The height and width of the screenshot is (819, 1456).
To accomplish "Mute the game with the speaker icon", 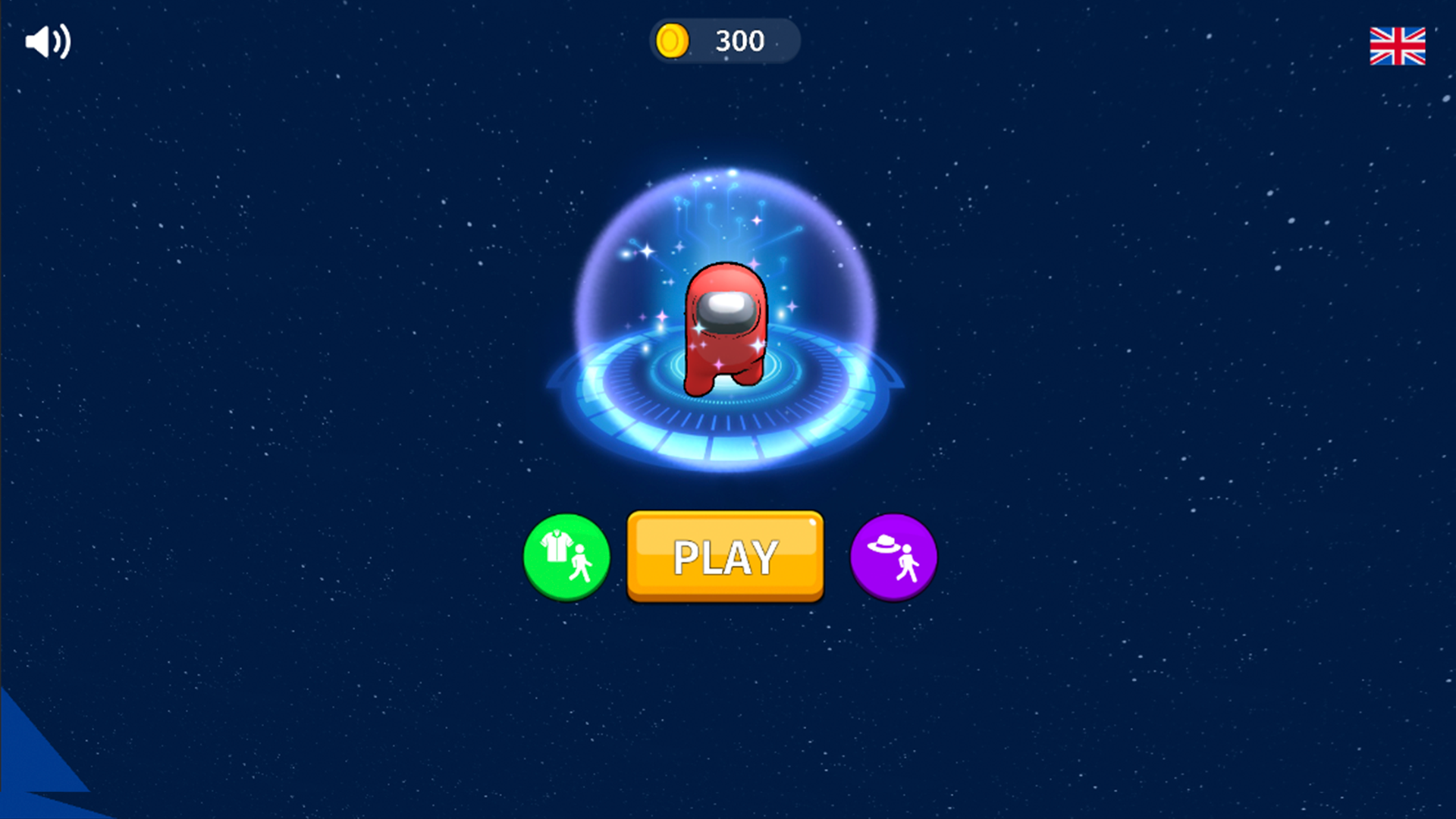I will 47,42.
